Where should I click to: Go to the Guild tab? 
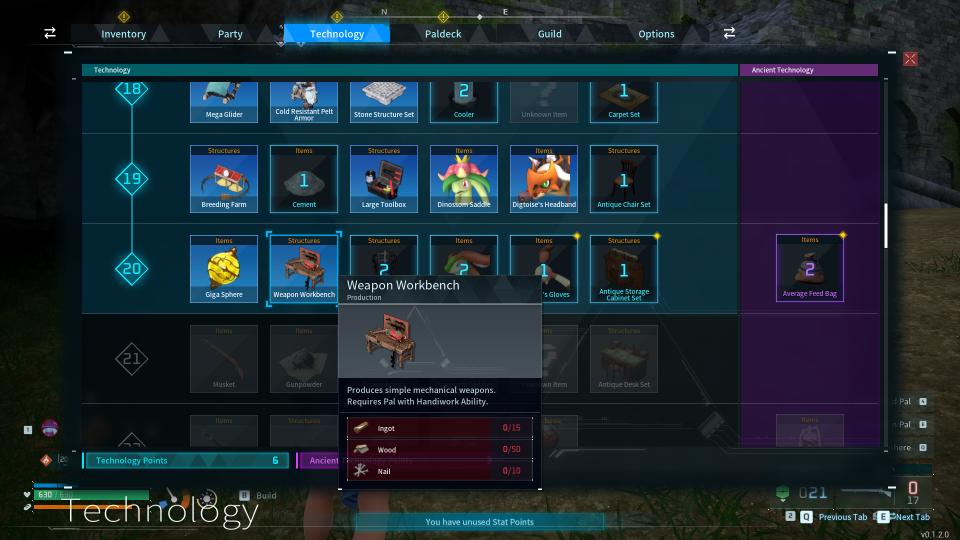[549, 34]
